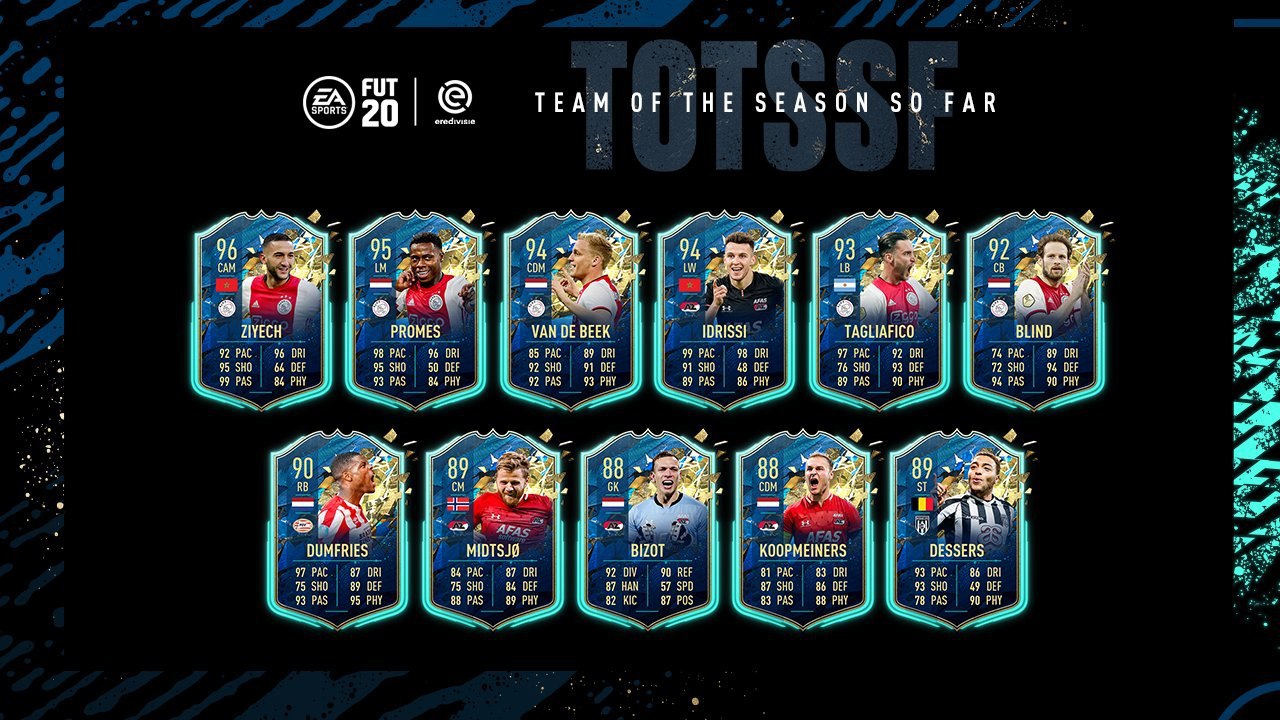
Task: Open the Tagliafico 93 LB card
Action: coord(879,310)
